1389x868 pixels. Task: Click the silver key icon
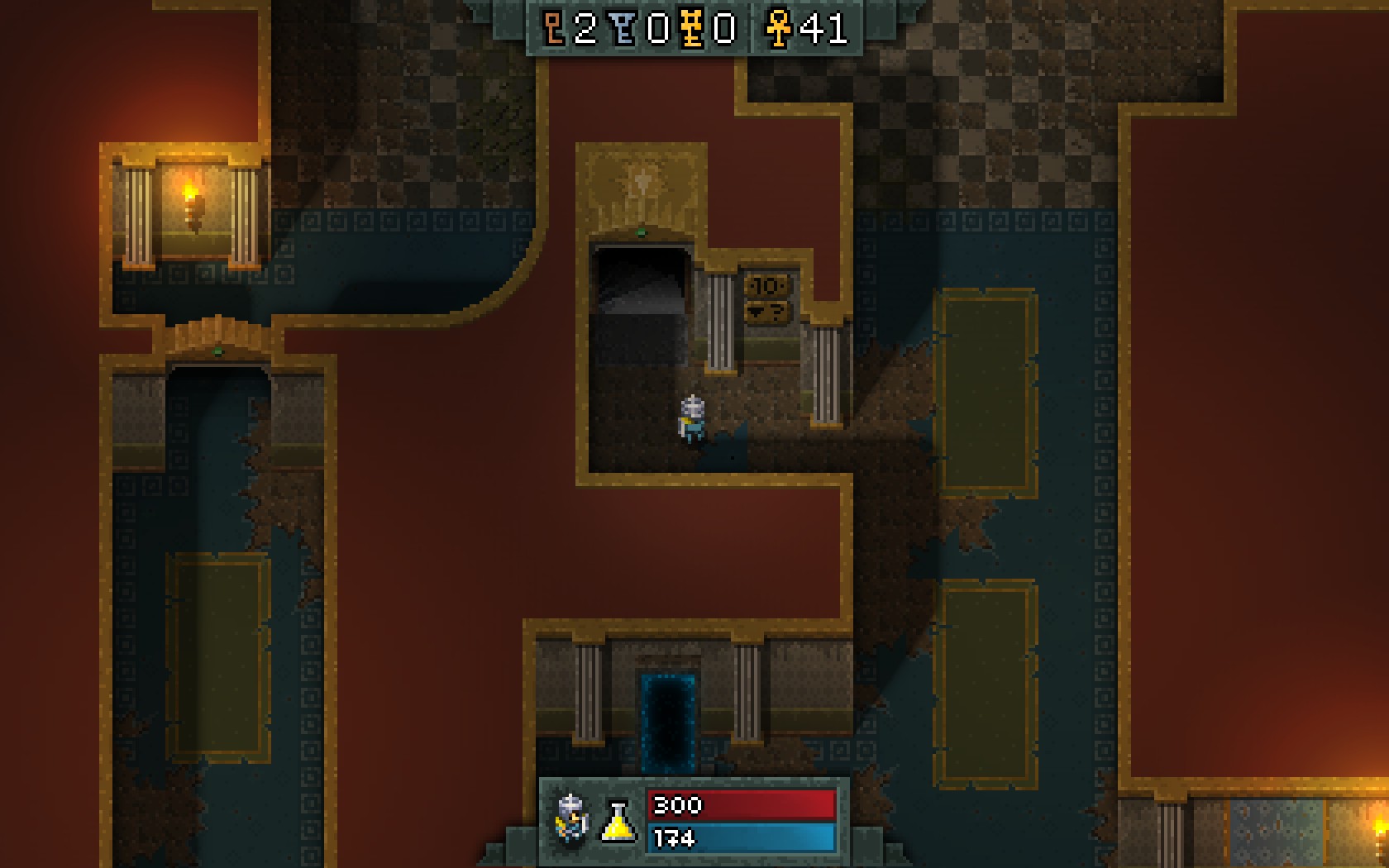coord(625,30)
